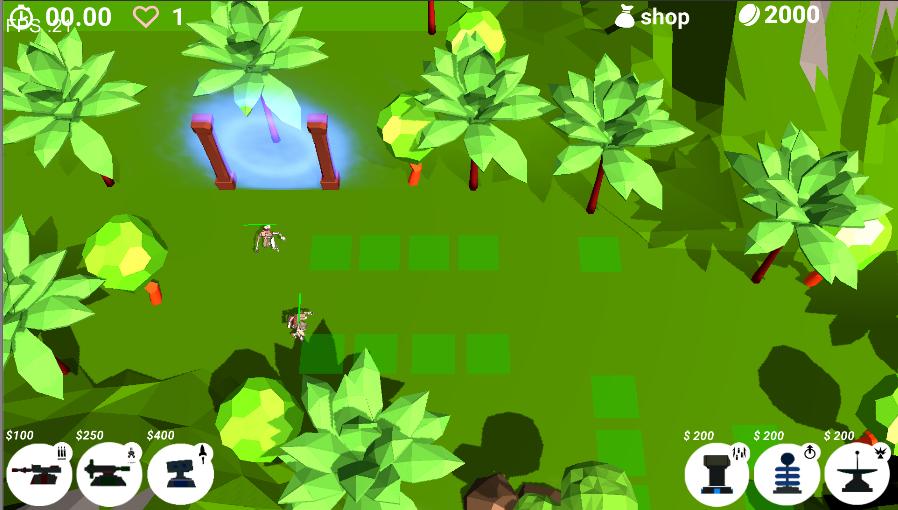Select the black pillar tower button
Image resolution: width=898 pixels, height=510 pixels.
click(717, 473)
